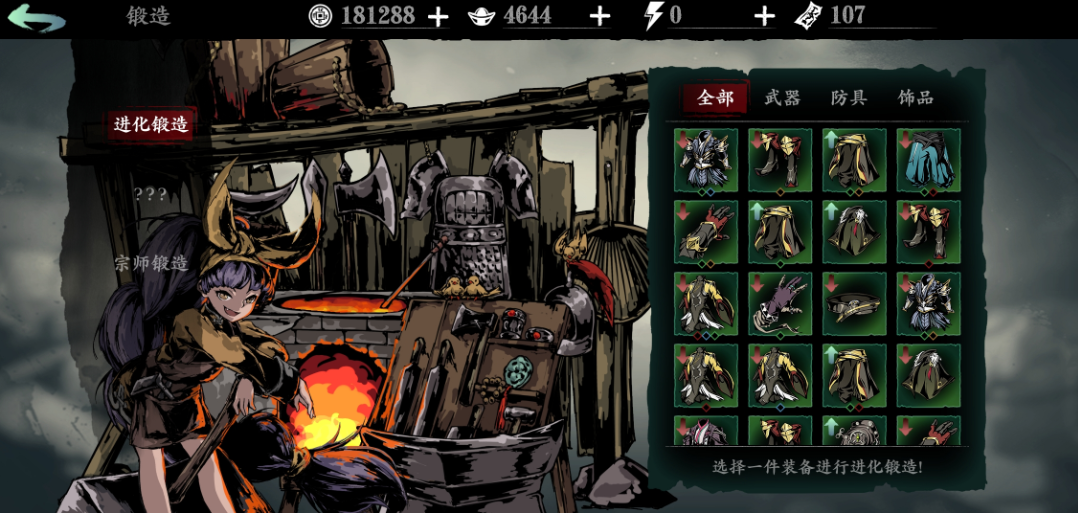Pick the dark belt equipment slot
Image resolution: width=1078 pixels, height=514 pixels.
click(854, 303)
